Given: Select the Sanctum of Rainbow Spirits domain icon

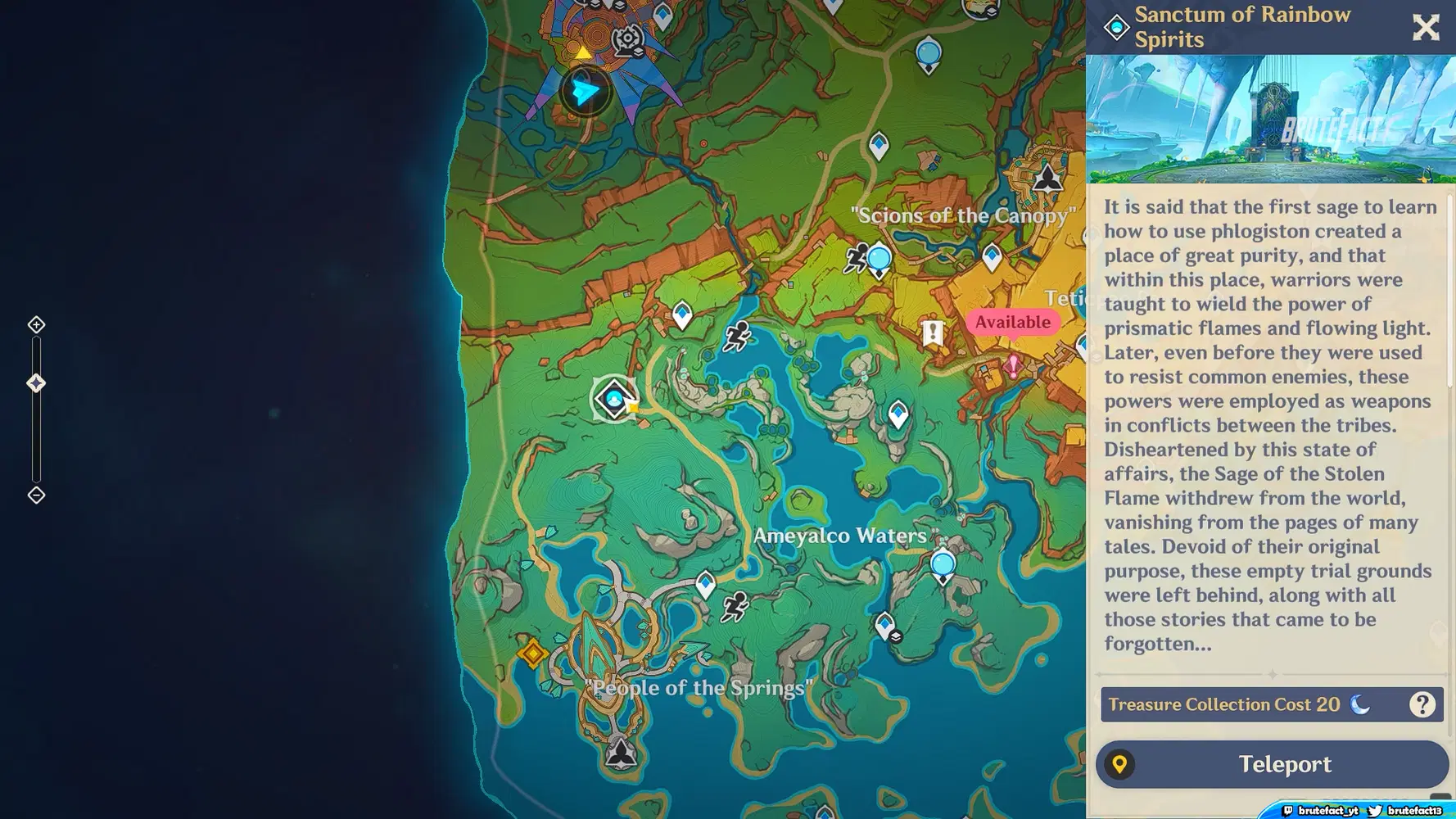Looking at the screenshot, I should (615, 399).
